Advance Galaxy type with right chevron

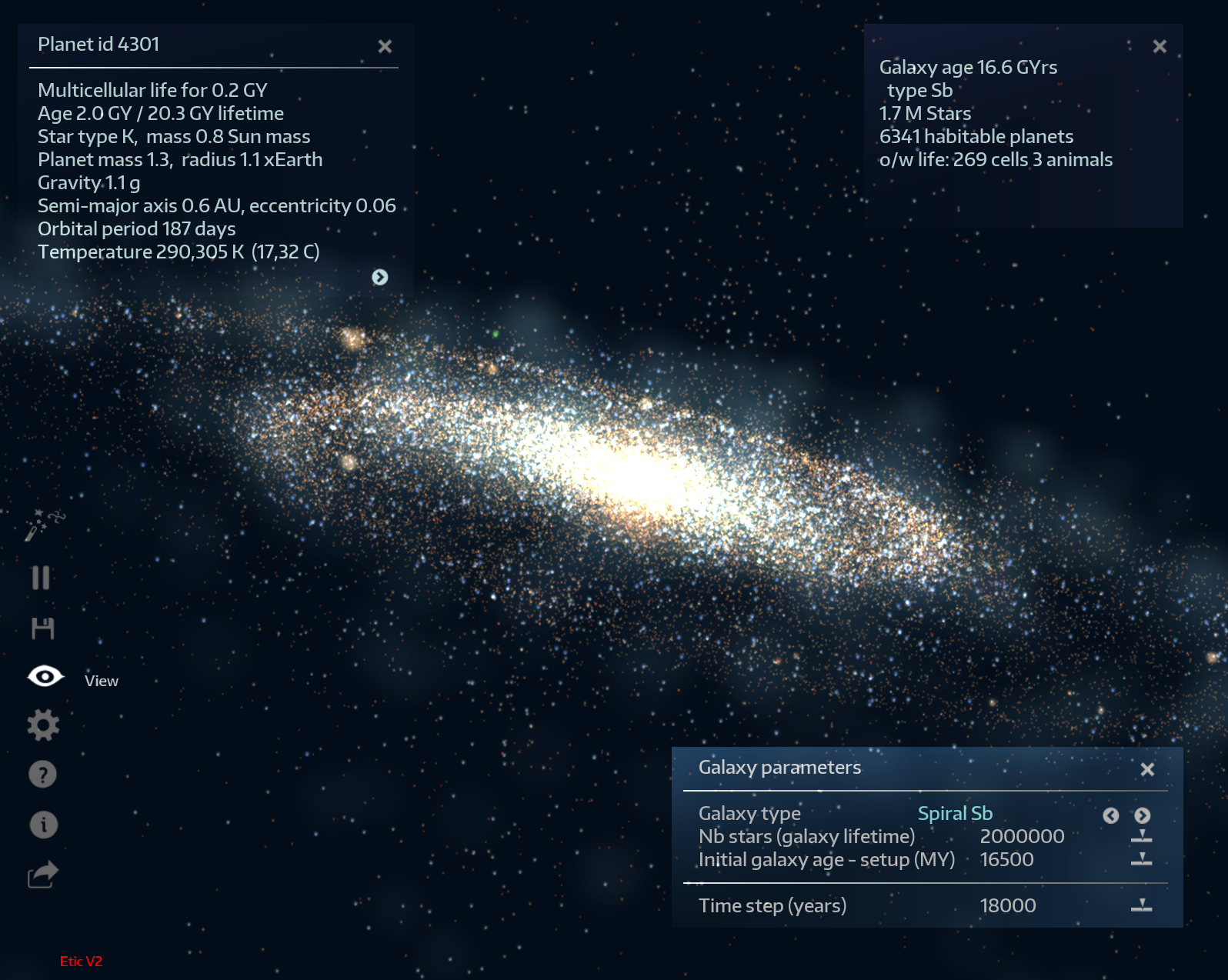coord(1142,815)
